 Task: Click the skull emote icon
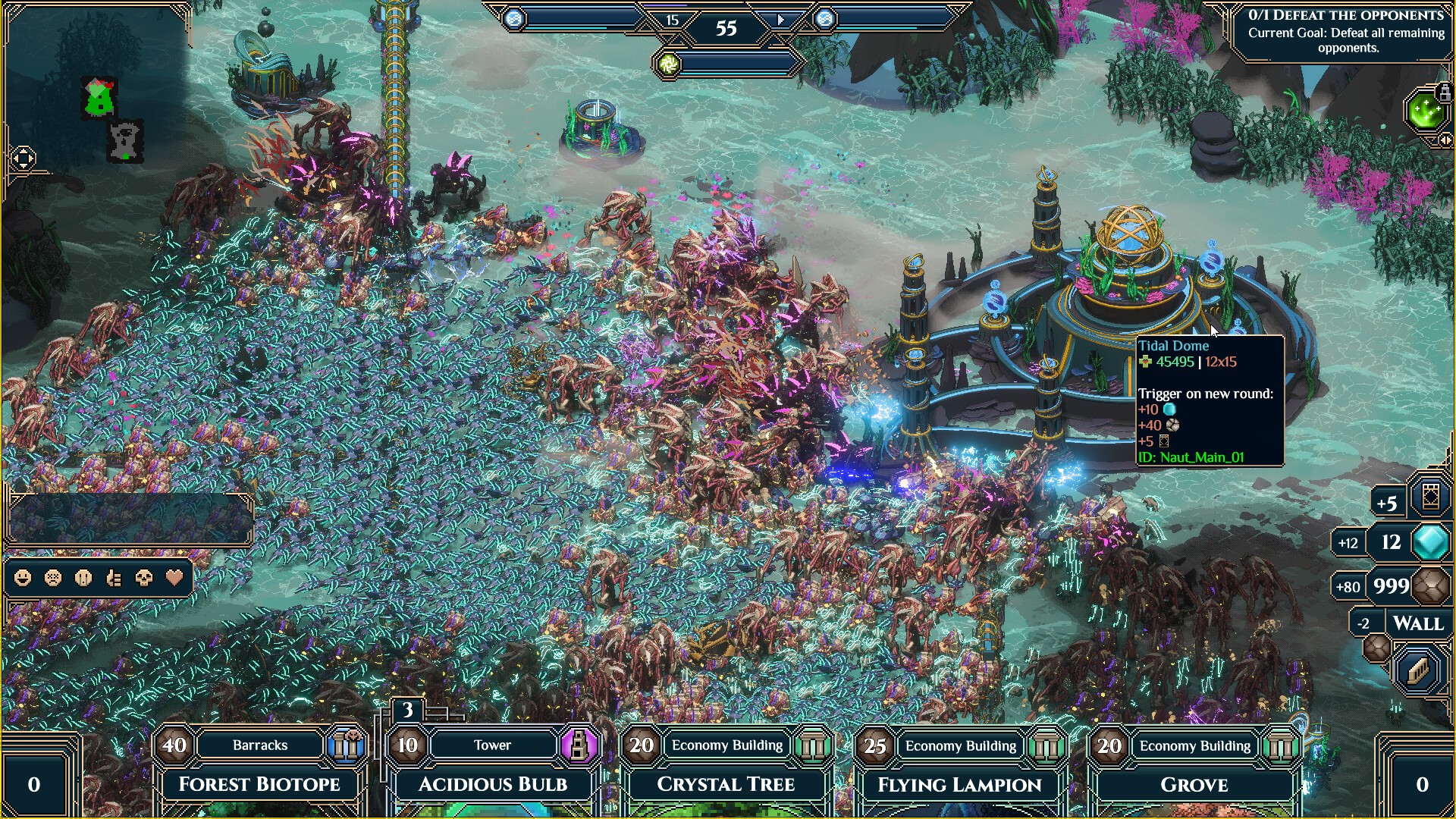coord(143,578)
